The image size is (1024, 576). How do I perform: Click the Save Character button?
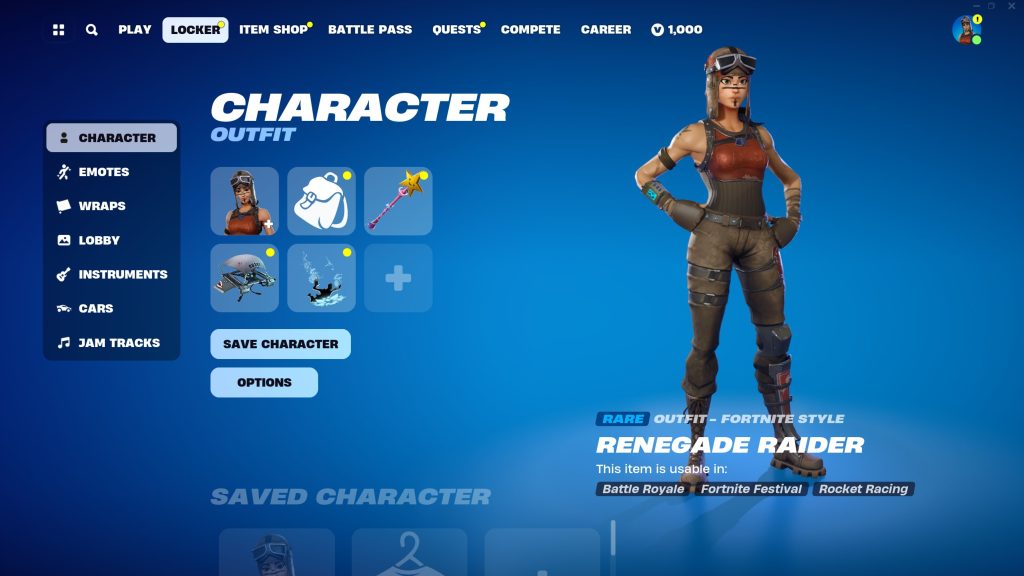(280, 344)
